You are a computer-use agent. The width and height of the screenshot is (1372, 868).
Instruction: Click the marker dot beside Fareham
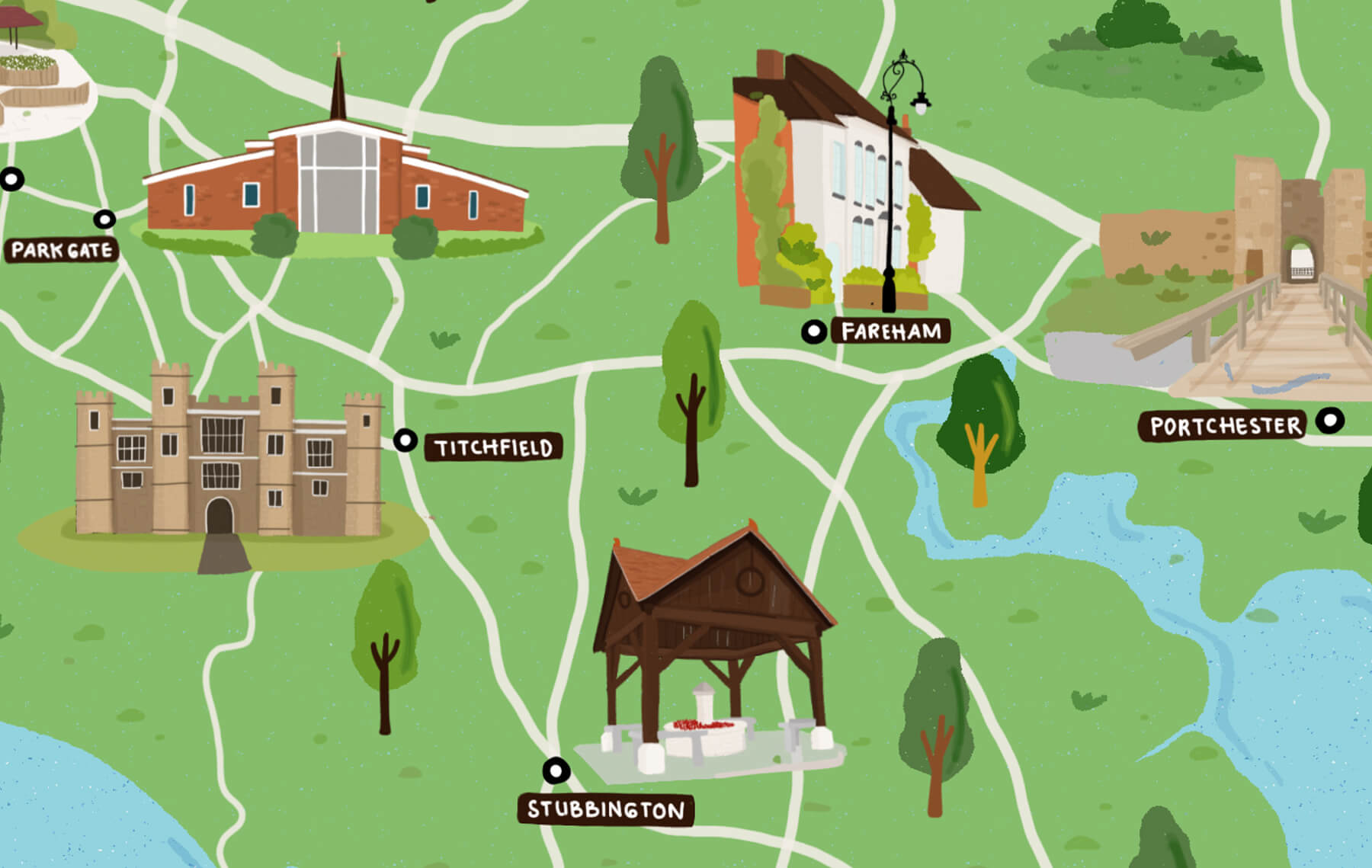coord(814,332)
